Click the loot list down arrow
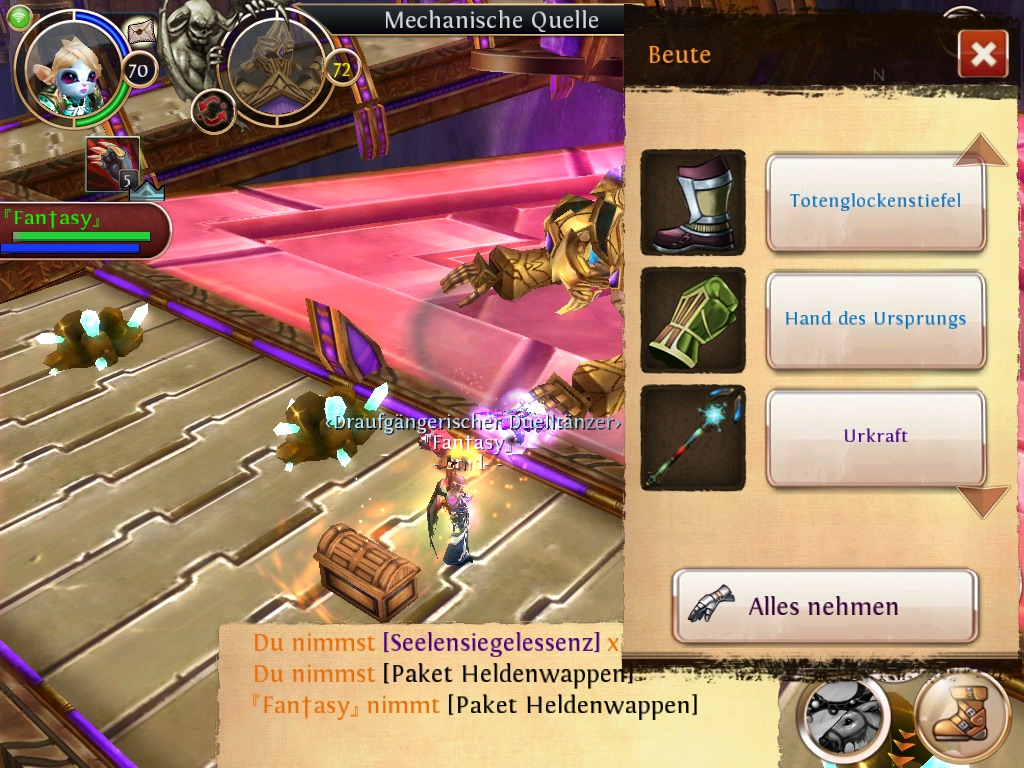Image resolution: width=1024 pixels, height=768 pixels. tap(982, 500)
